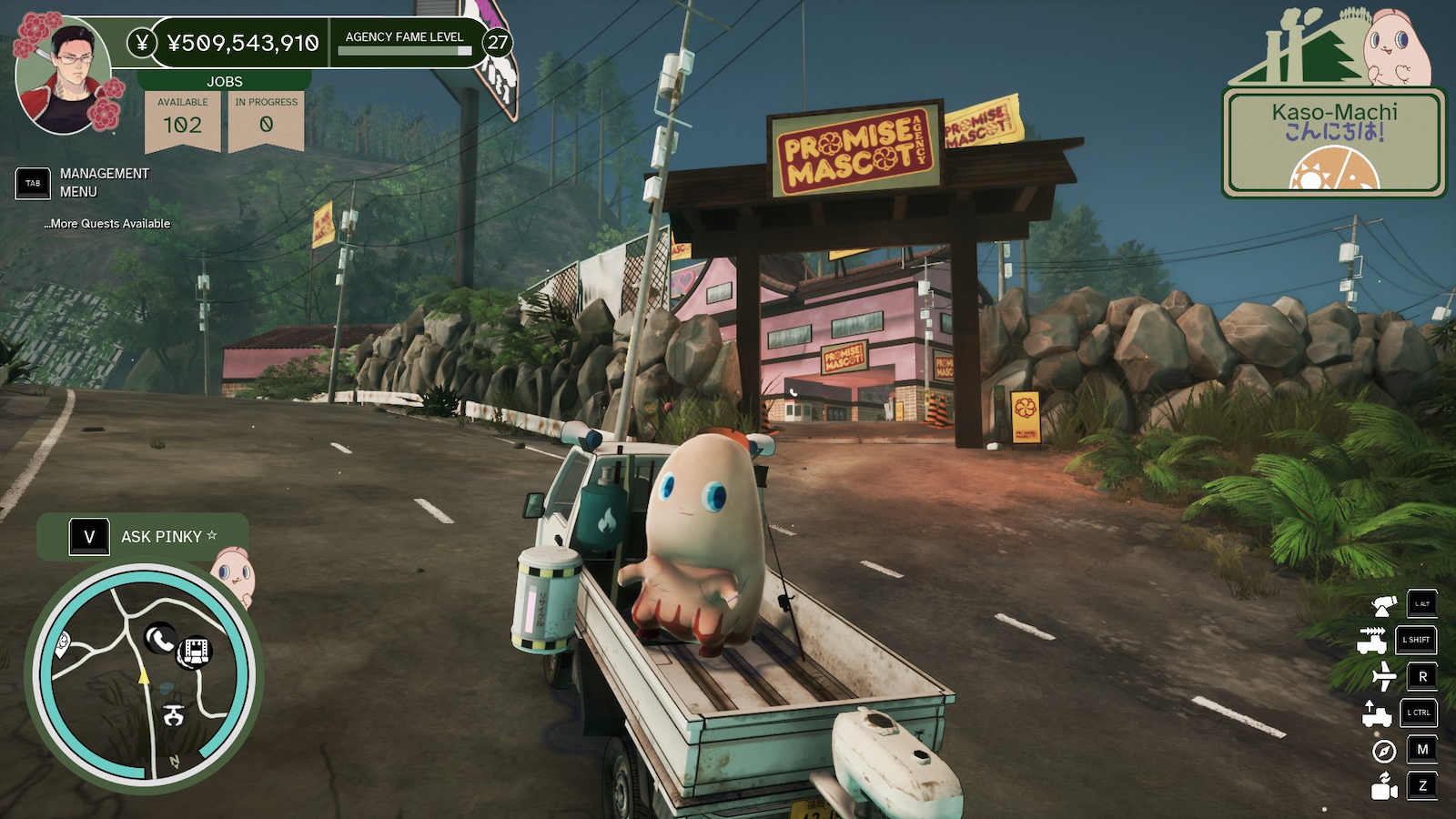Click the Jobs header label
This screenshot has width=1456, height=819.
pos(224,82)
